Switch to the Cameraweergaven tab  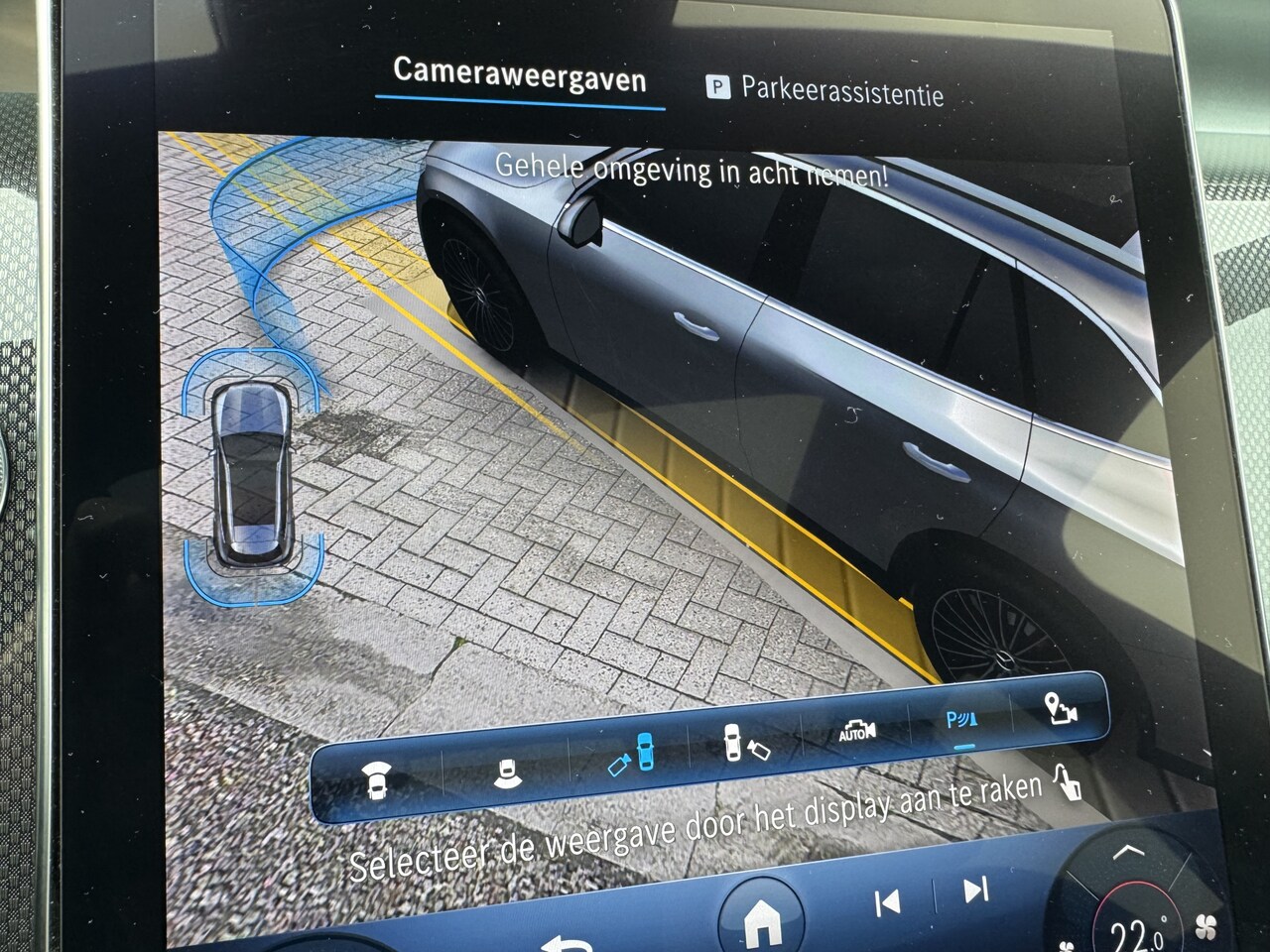pos(519,75)
